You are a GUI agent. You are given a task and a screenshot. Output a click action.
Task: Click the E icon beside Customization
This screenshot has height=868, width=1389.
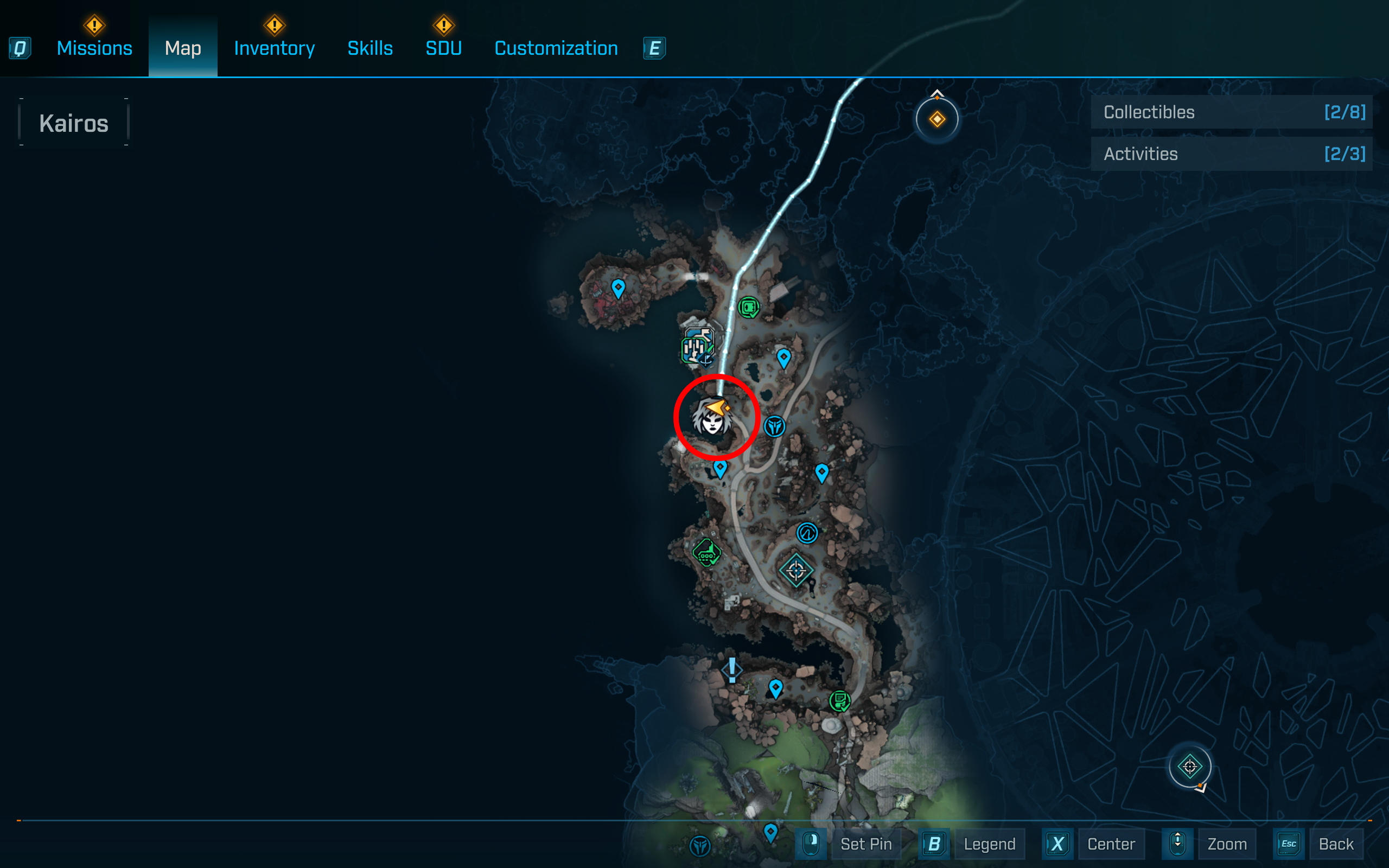click(654, 48)
